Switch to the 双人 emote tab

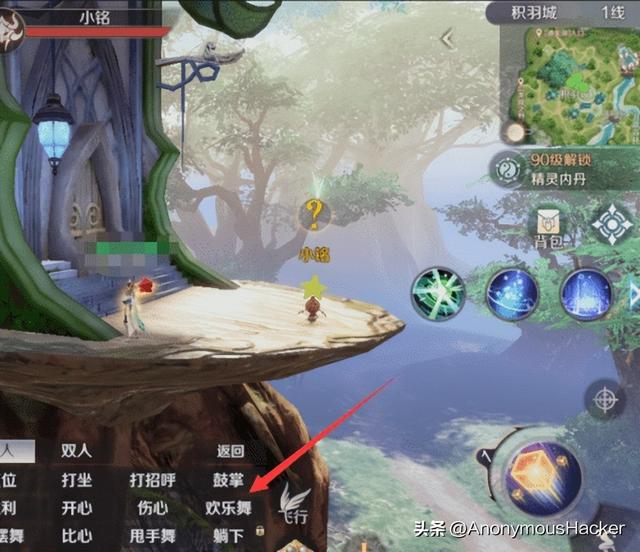click(x=77, y=451)
